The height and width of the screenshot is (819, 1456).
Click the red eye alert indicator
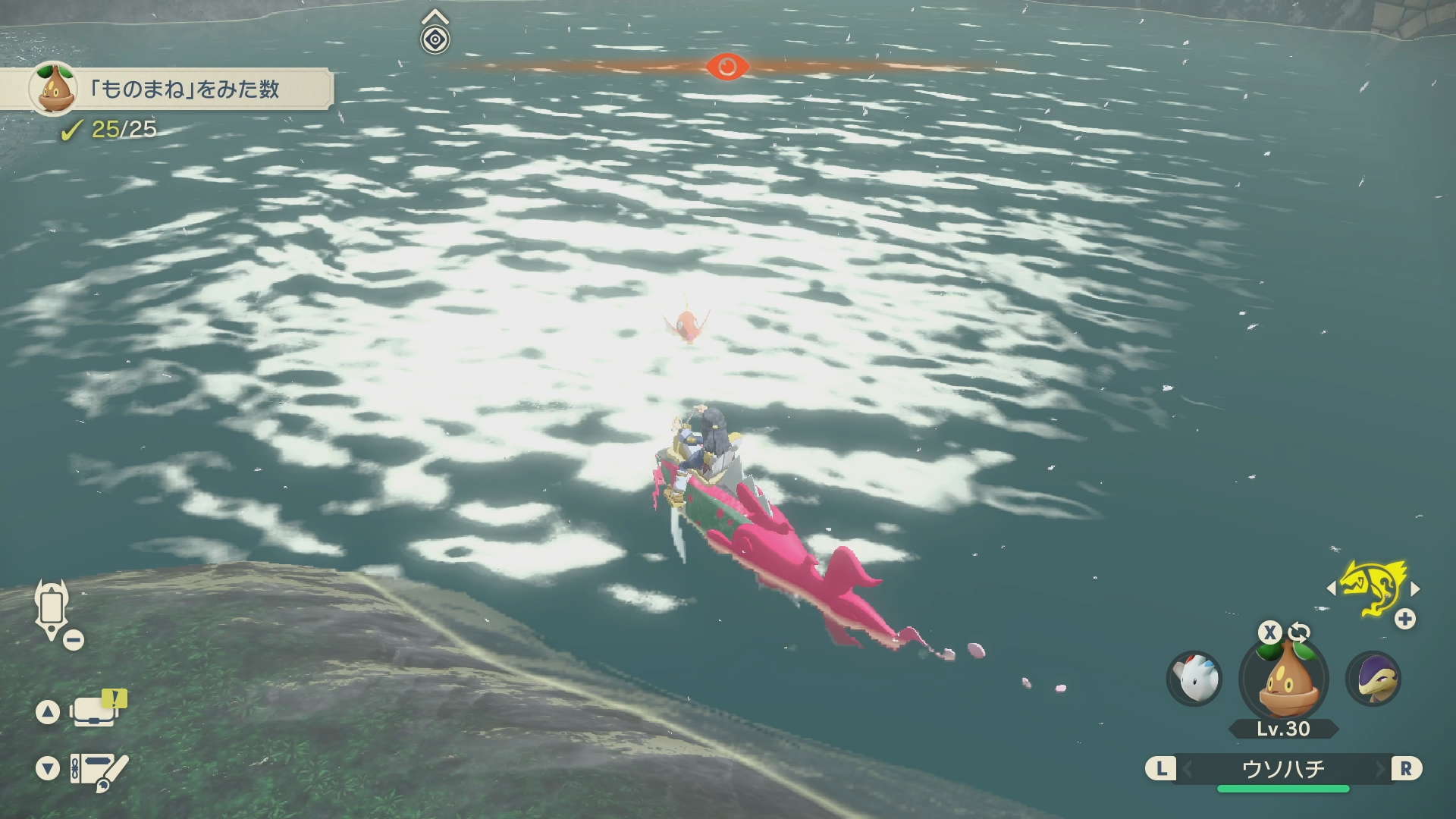pyautogui.click(x=726, y=67)
